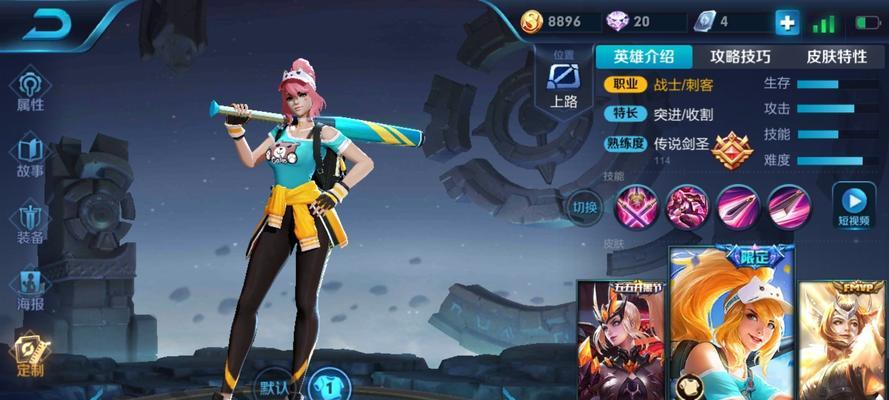Add currency with the blue plus button
Image resolution: width=889 pixels, height=400 pixels.
(786, 22)
